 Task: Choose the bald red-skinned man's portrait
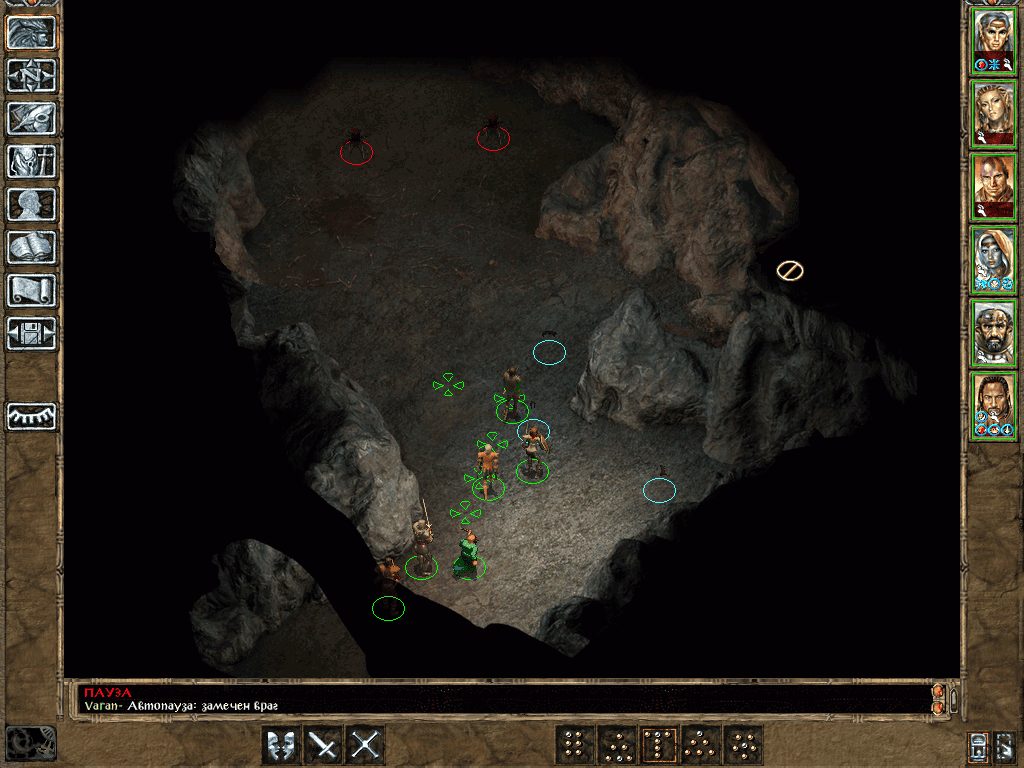[994, 187]
